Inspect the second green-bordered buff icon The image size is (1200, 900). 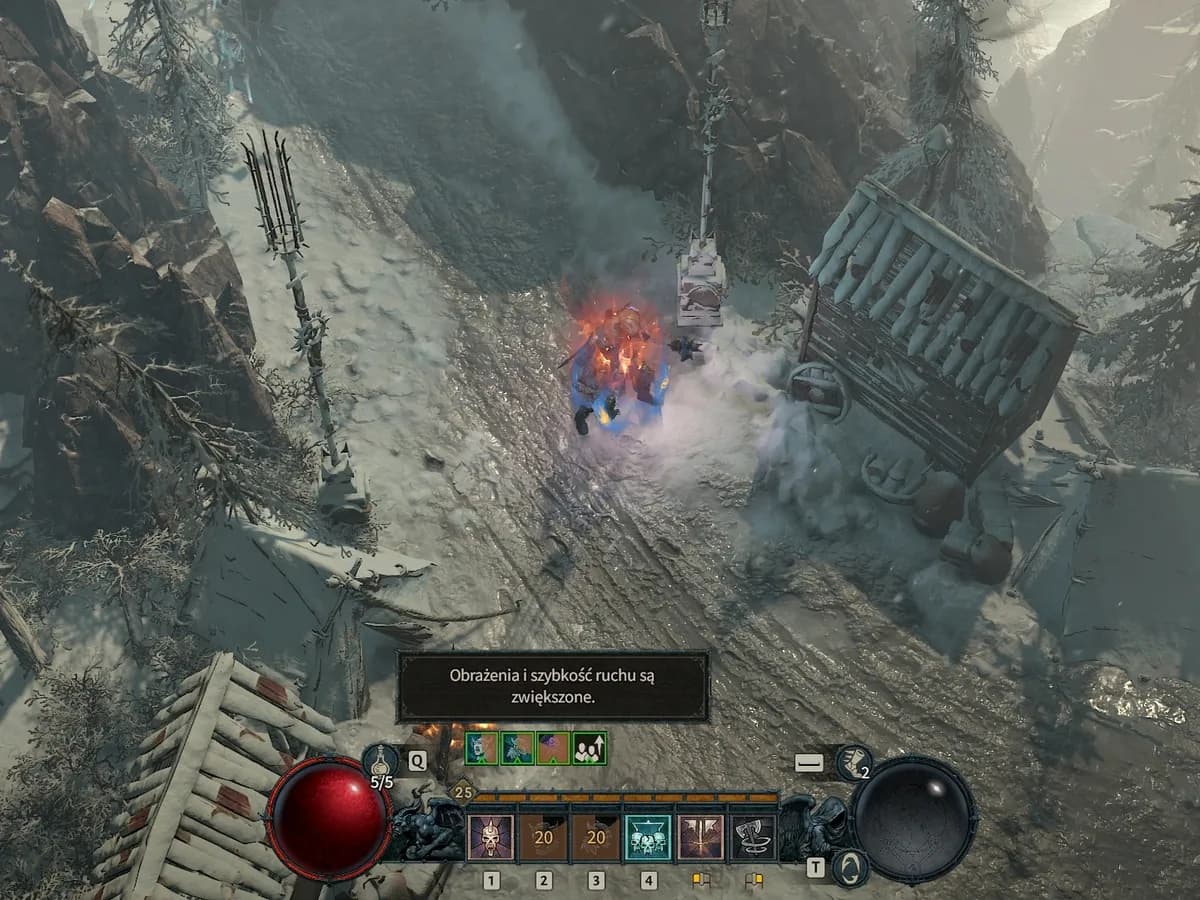click(517, 748)
